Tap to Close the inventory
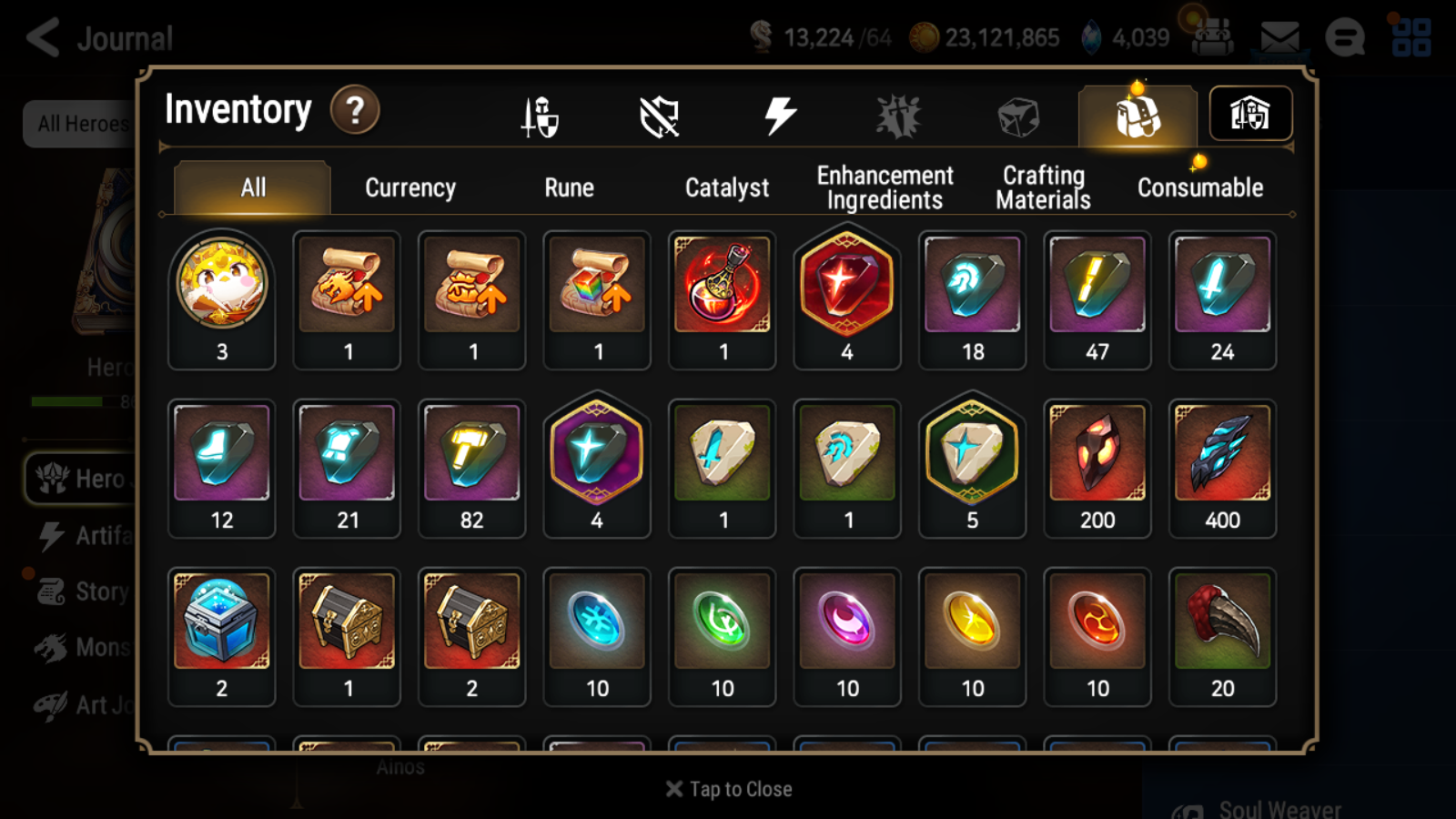 pyautogui.click(x=729, y=789)
